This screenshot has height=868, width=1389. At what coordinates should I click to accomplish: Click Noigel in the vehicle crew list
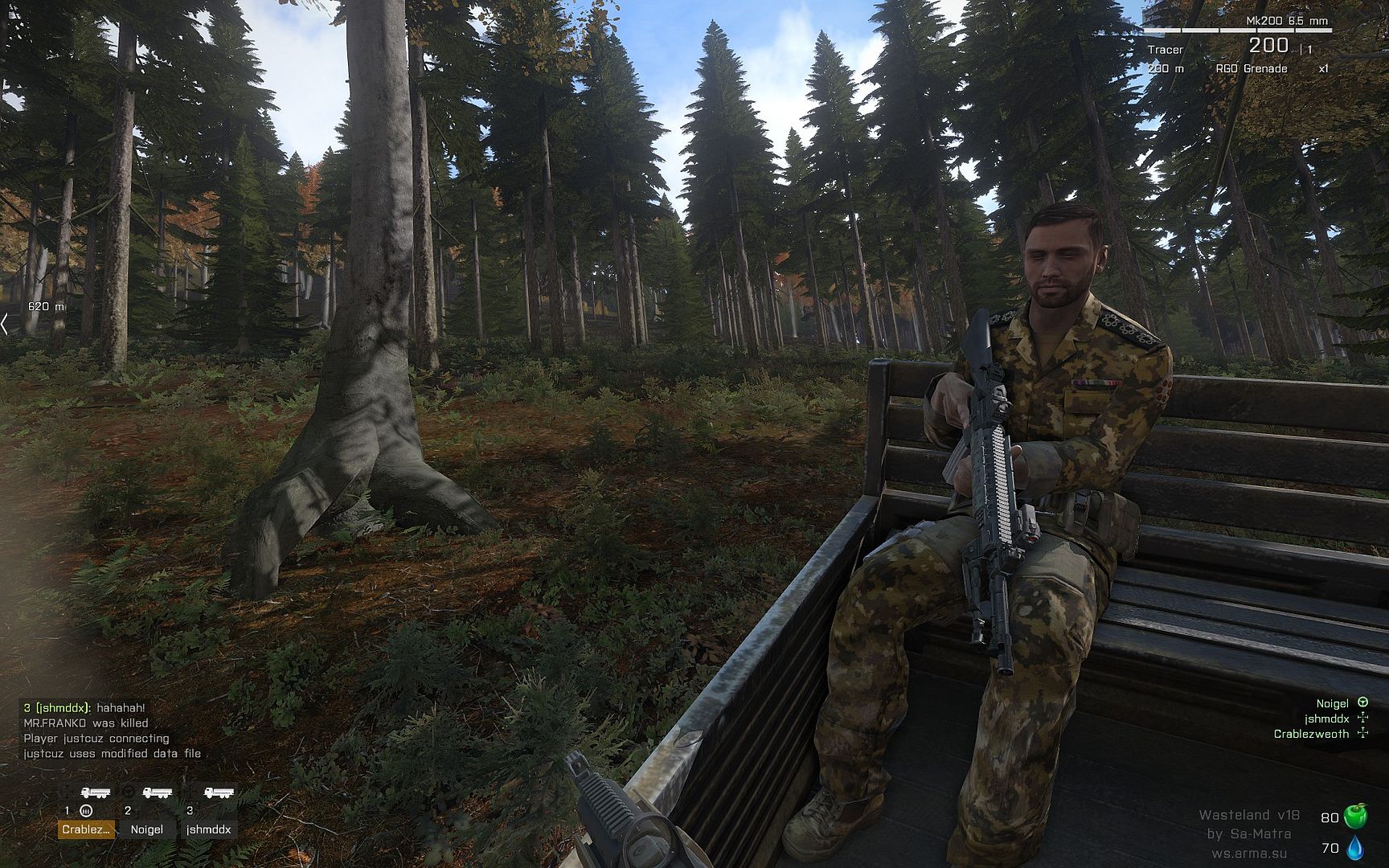coord(1332,703)
